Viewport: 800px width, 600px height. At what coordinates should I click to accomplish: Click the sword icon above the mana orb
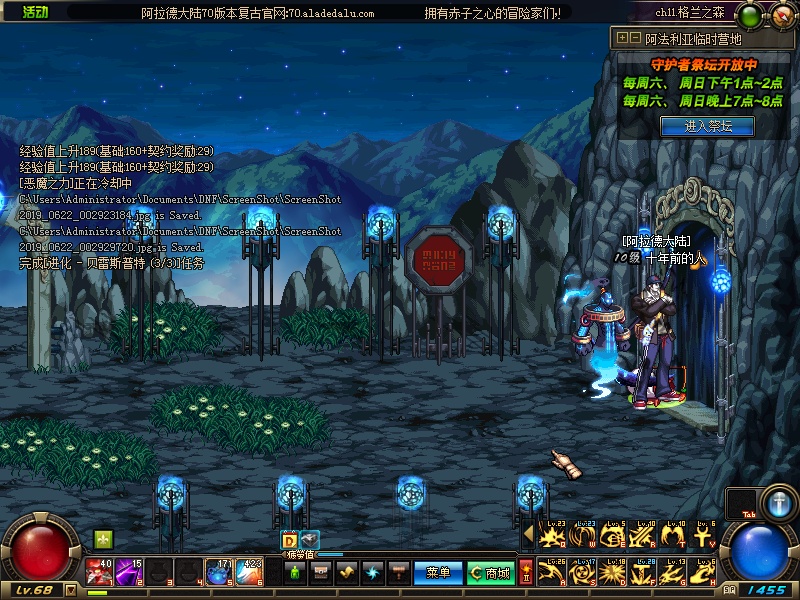click(x=777, y=500)
